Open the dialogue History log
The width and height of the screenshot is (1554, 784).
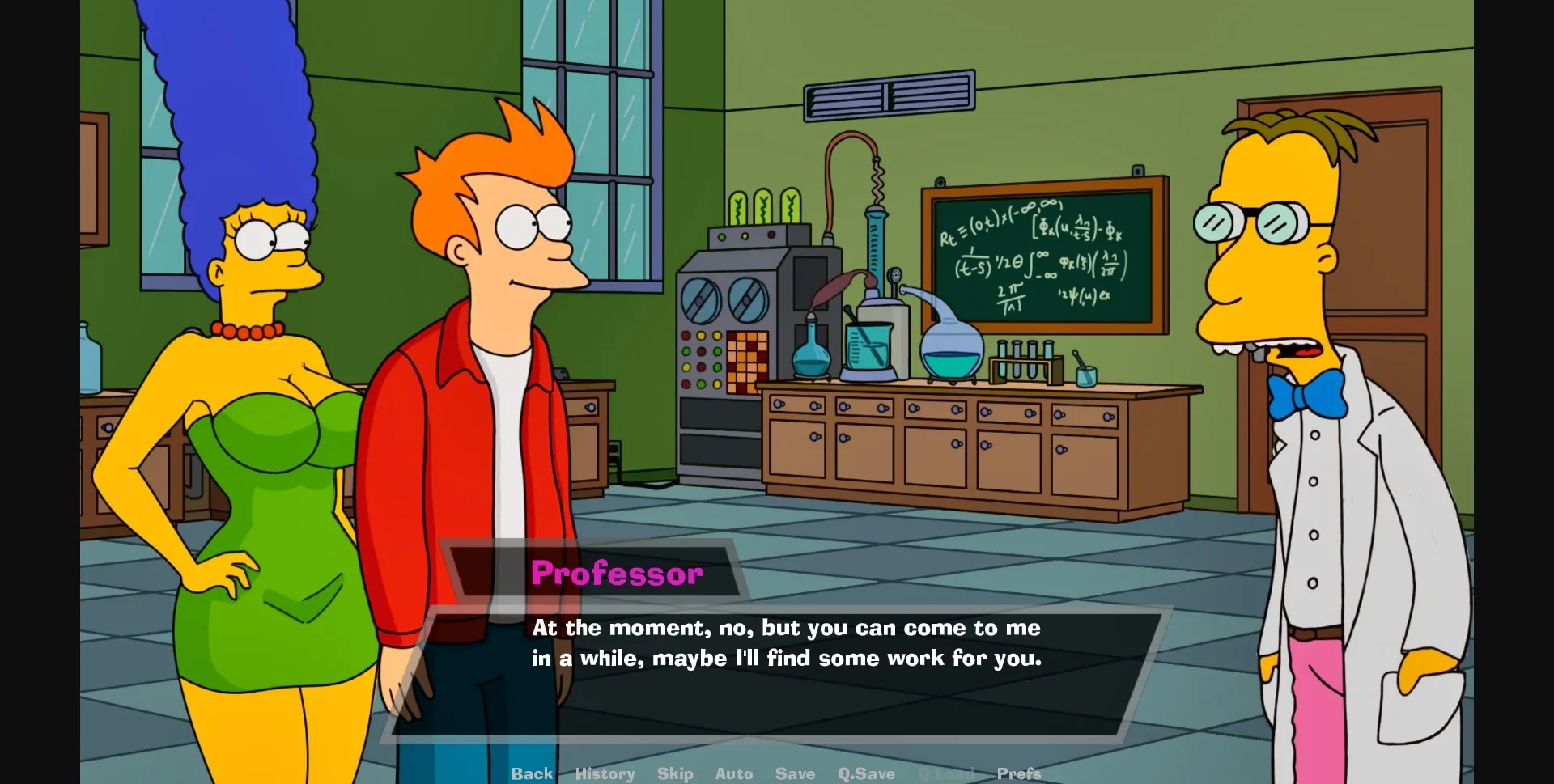pos(605,773)
